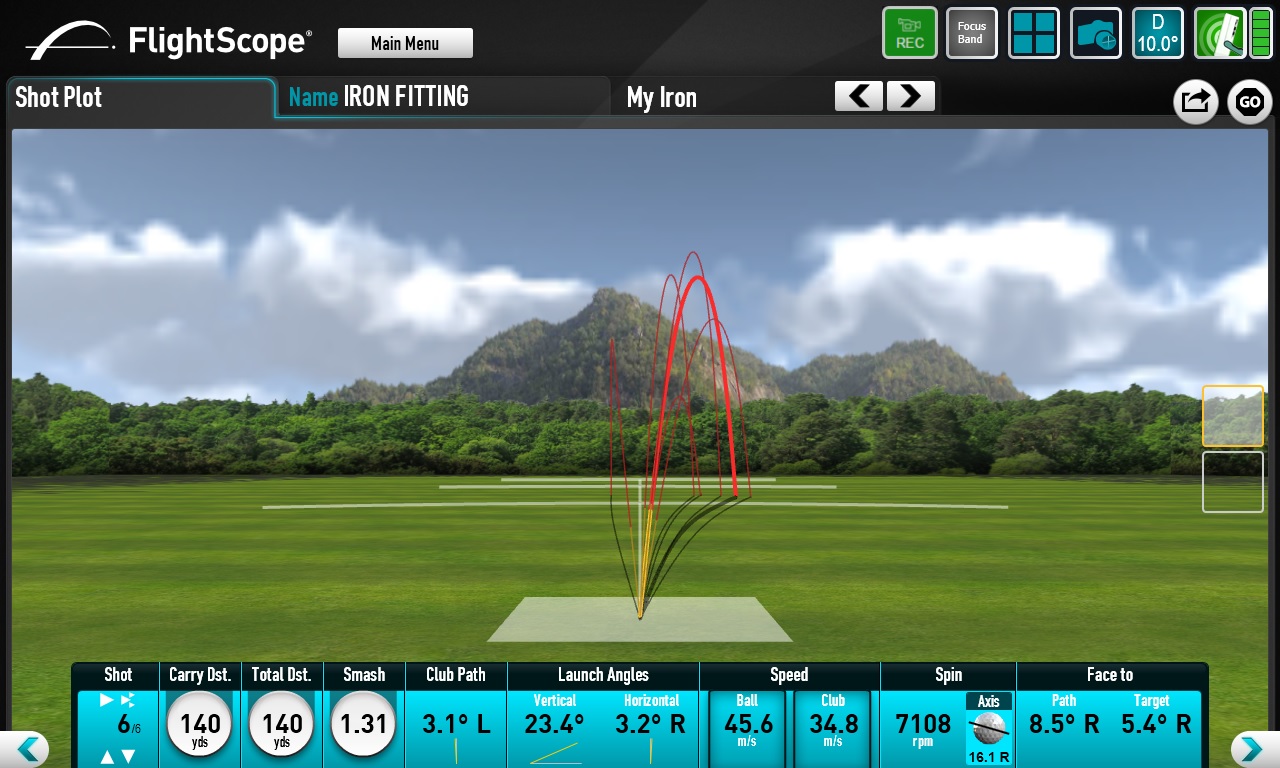Image resolution: width=1280 pixels, height=768 pixels.
Task: Open the four-tile grid view
Action: pyautogui.click(x=1034, y=33)
